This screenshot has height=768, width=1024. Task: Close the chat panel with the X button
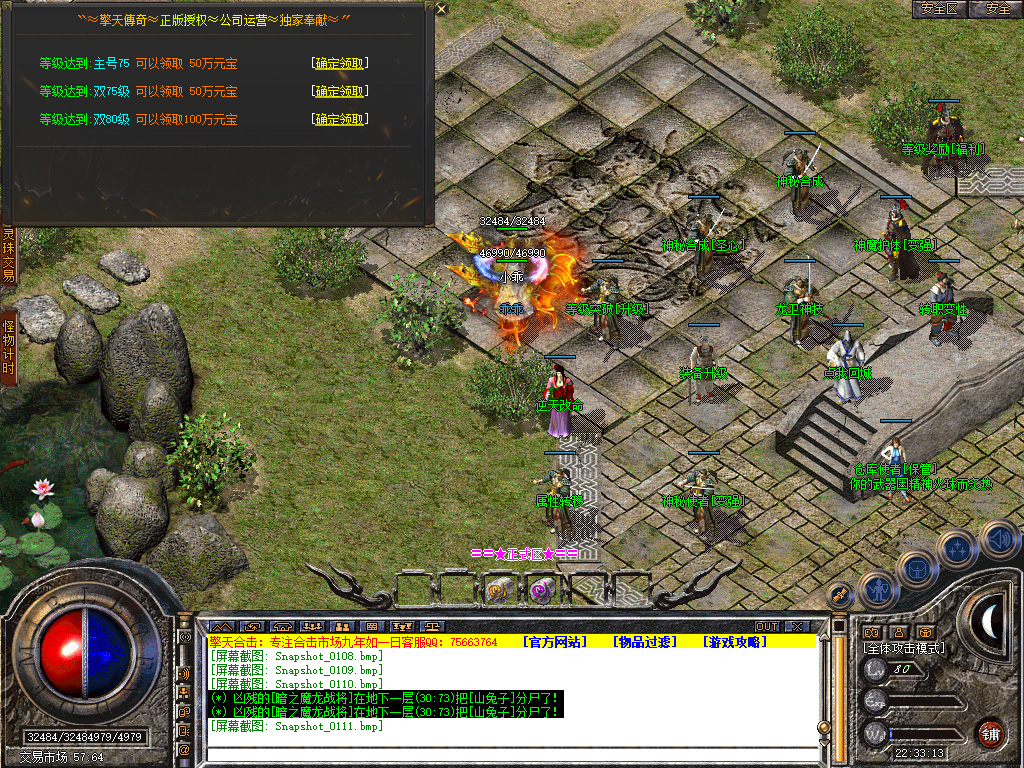click(796, 626)
